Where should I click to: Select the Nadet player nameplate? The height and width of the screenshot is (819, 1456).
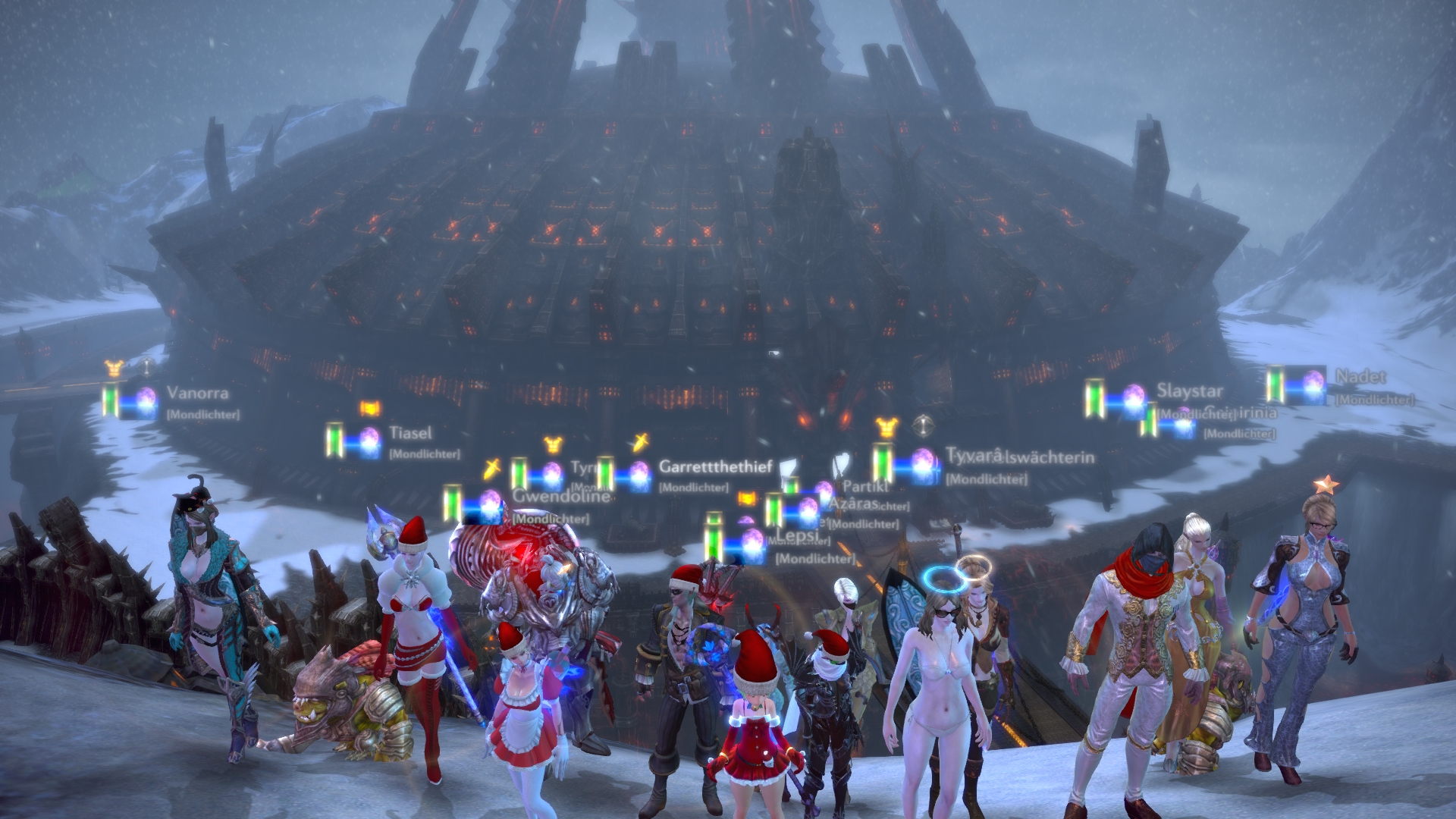[x=1360, y=376]
